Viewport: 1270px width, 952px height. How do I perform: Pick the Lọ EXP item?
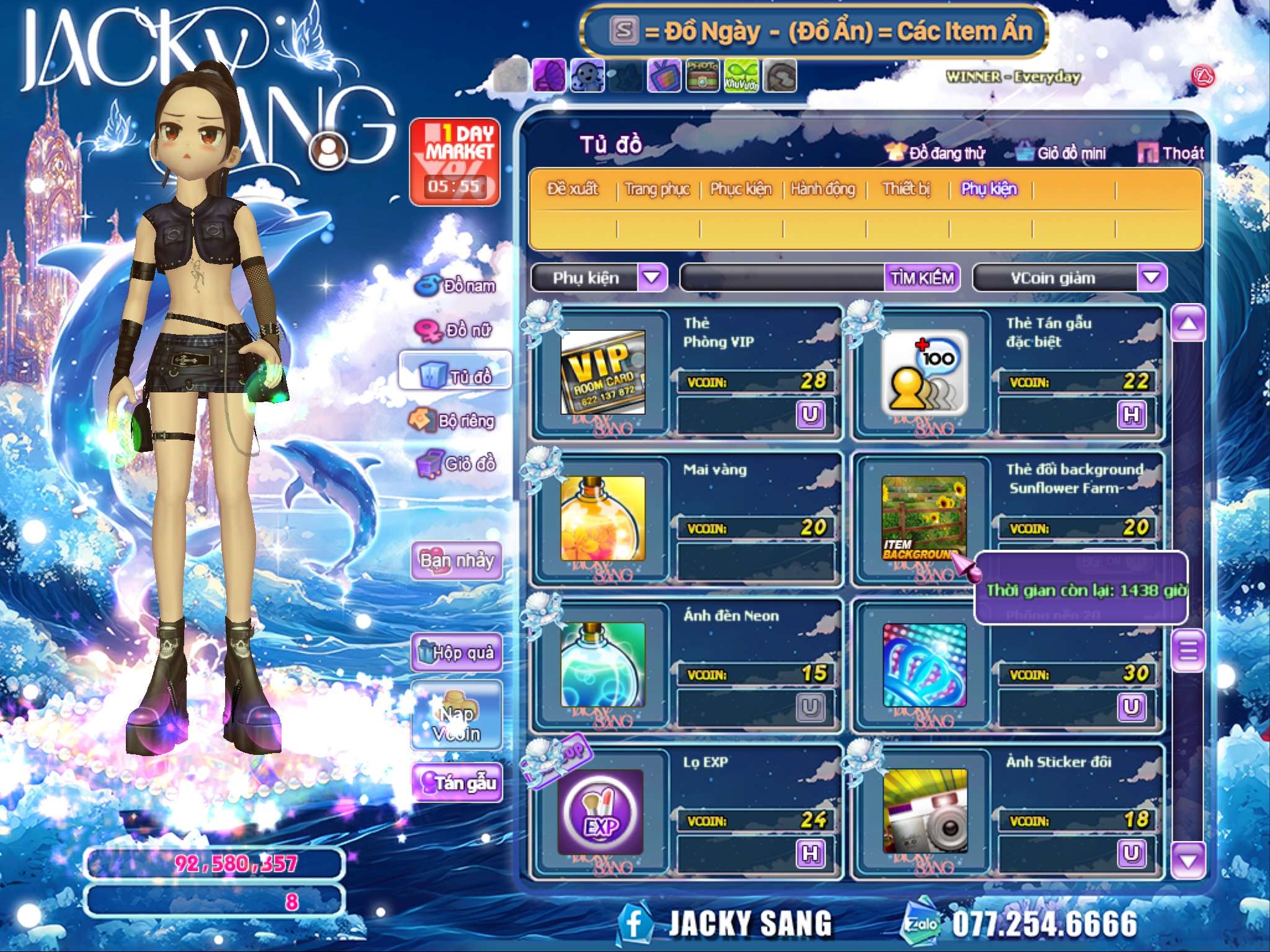click(602, 812)
